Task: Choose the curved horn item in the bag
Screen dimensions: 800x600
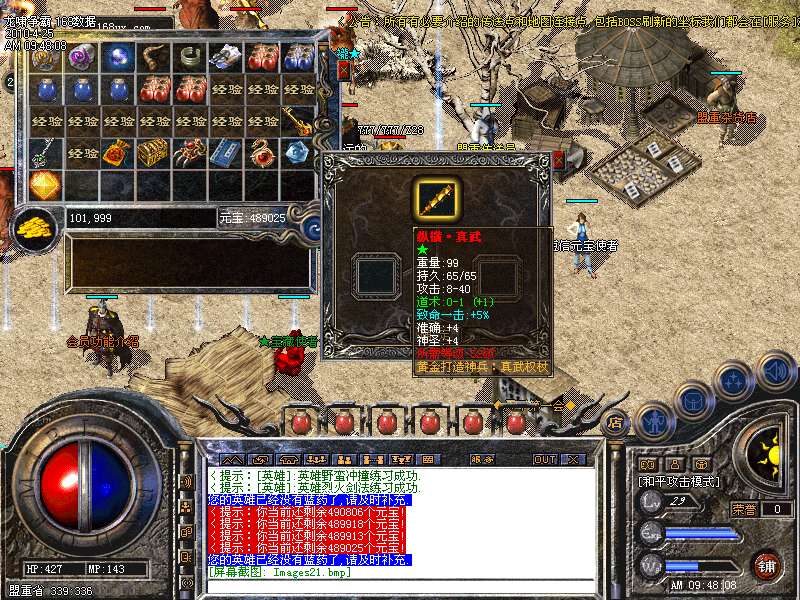Action: click(154, 58)
